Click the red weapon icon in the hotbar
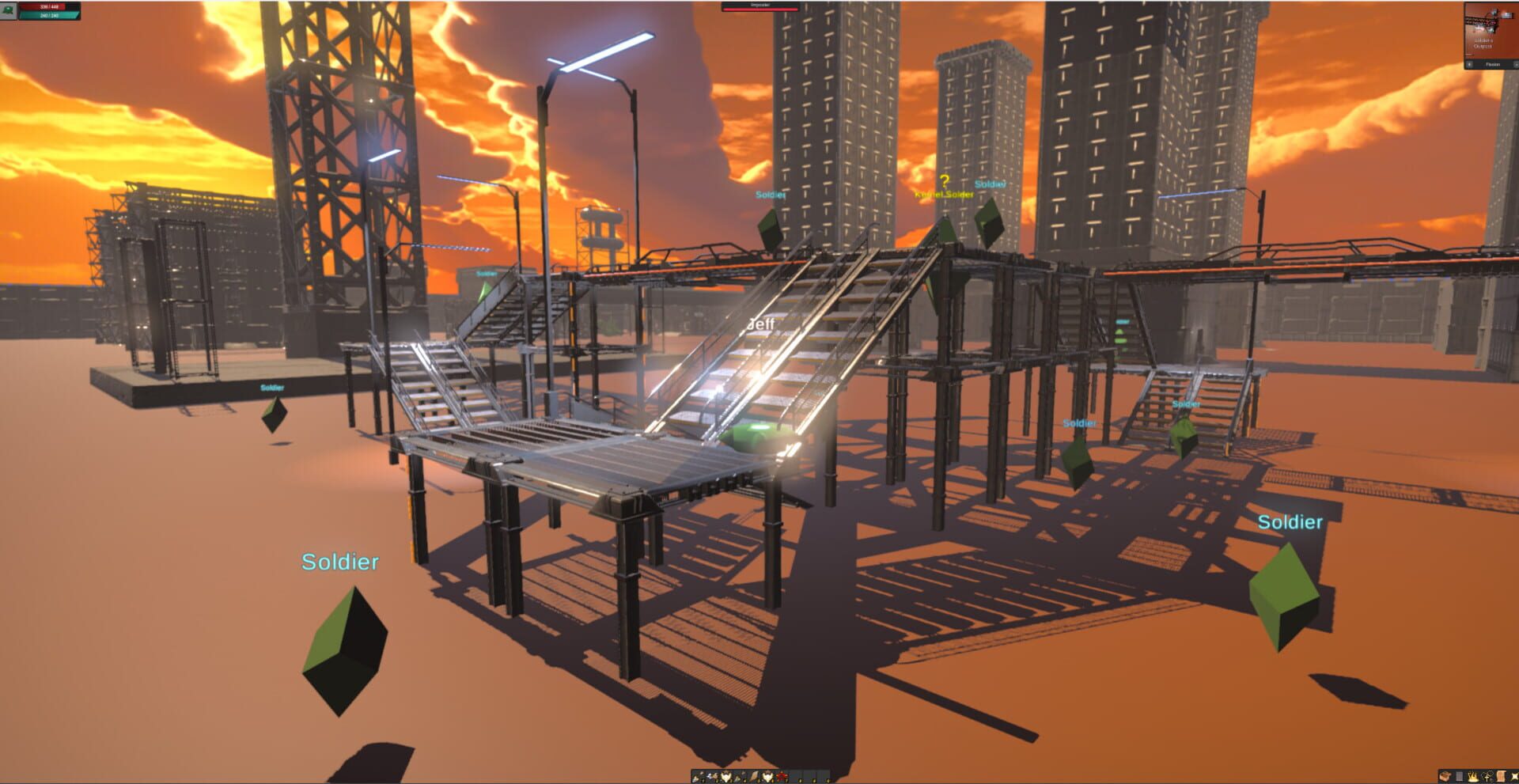Screen dimensions: 1519x784 pos(782,775)
